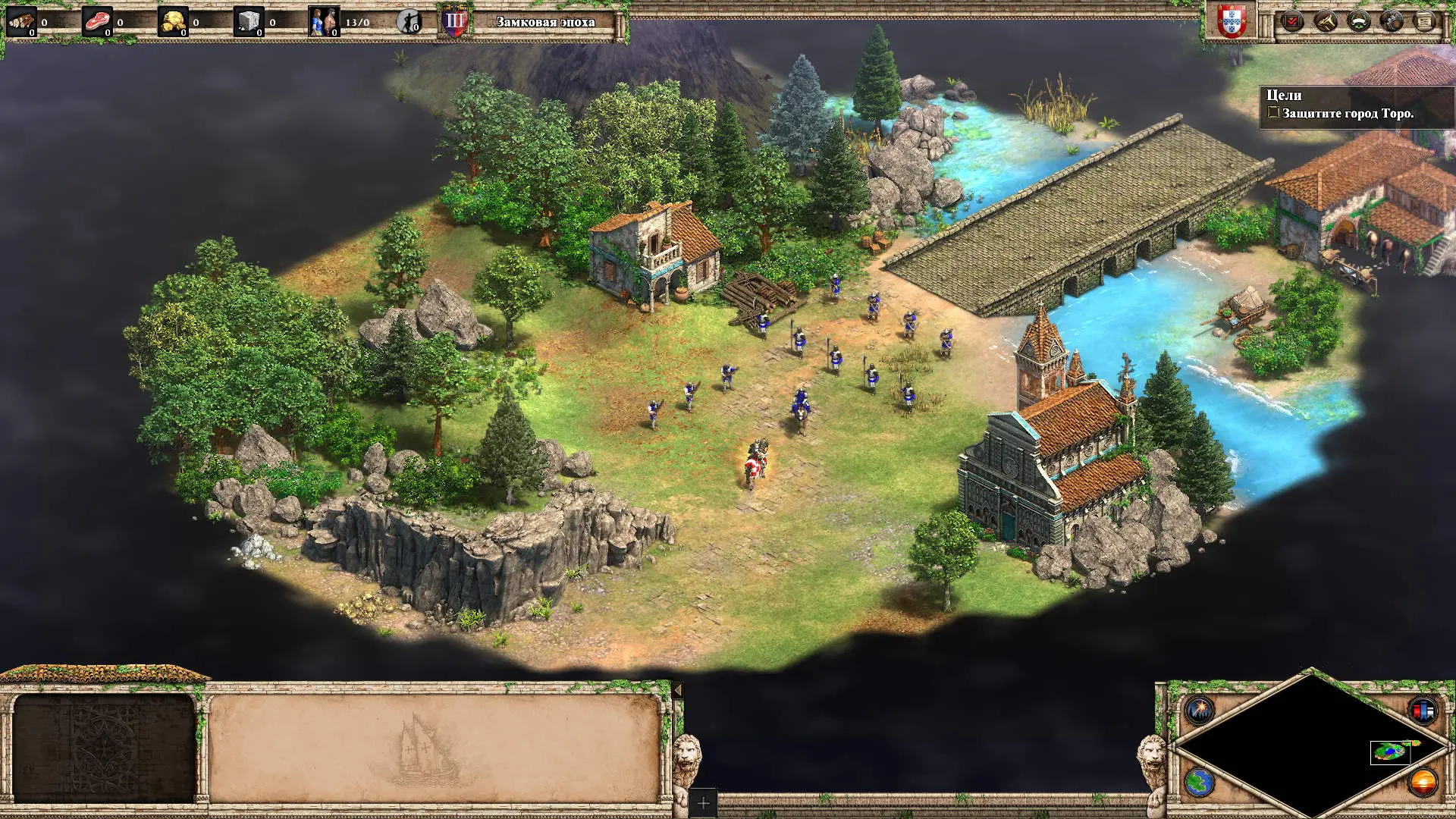Click the Castle Age III shield

(x=455, y=22)
